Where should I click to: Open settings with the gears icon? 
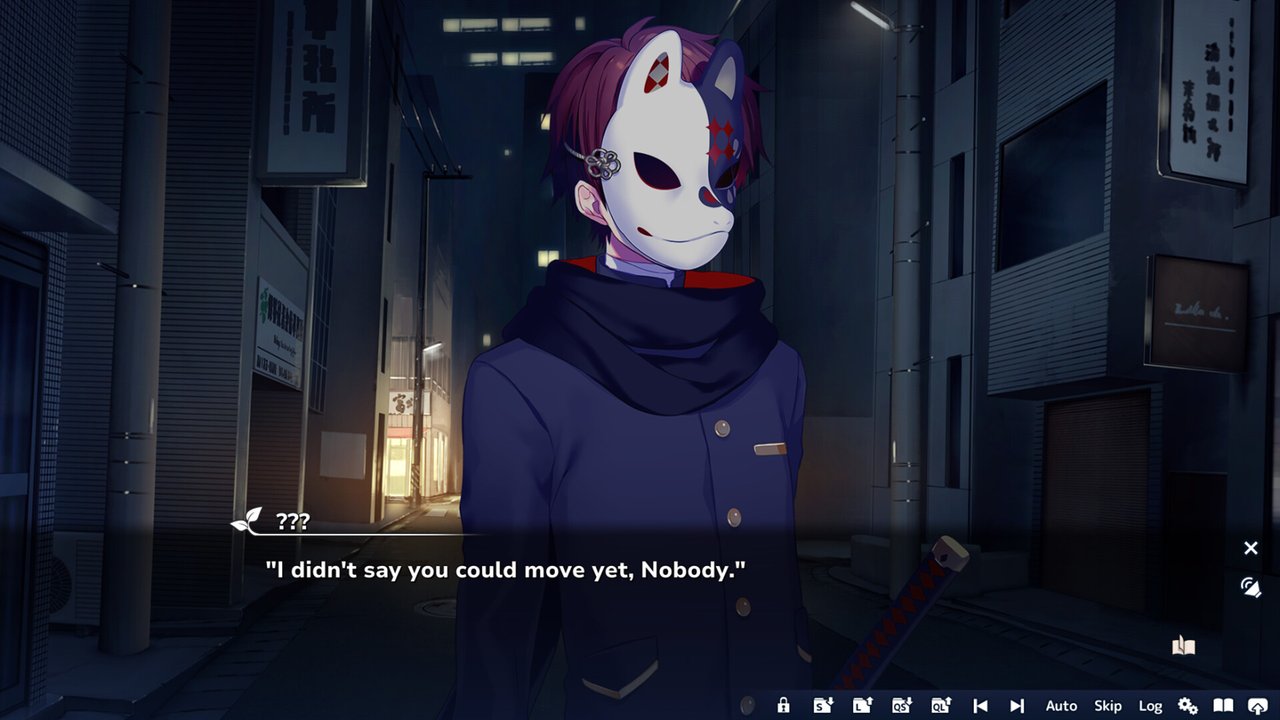pyautogui.click(x=1188, y=706)
